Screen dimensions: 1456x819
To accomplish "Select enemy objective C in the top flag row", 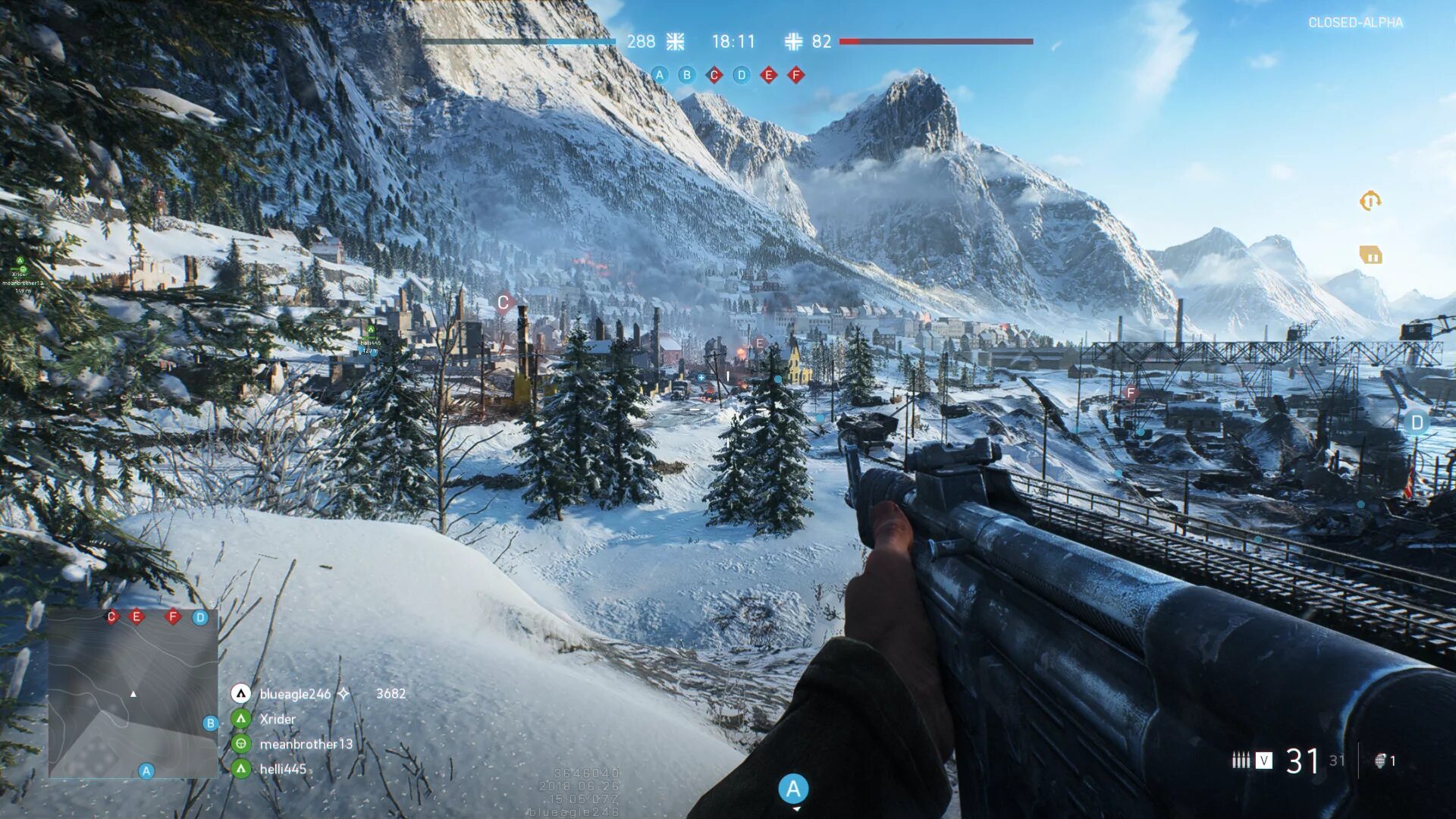I will (714, 75).
